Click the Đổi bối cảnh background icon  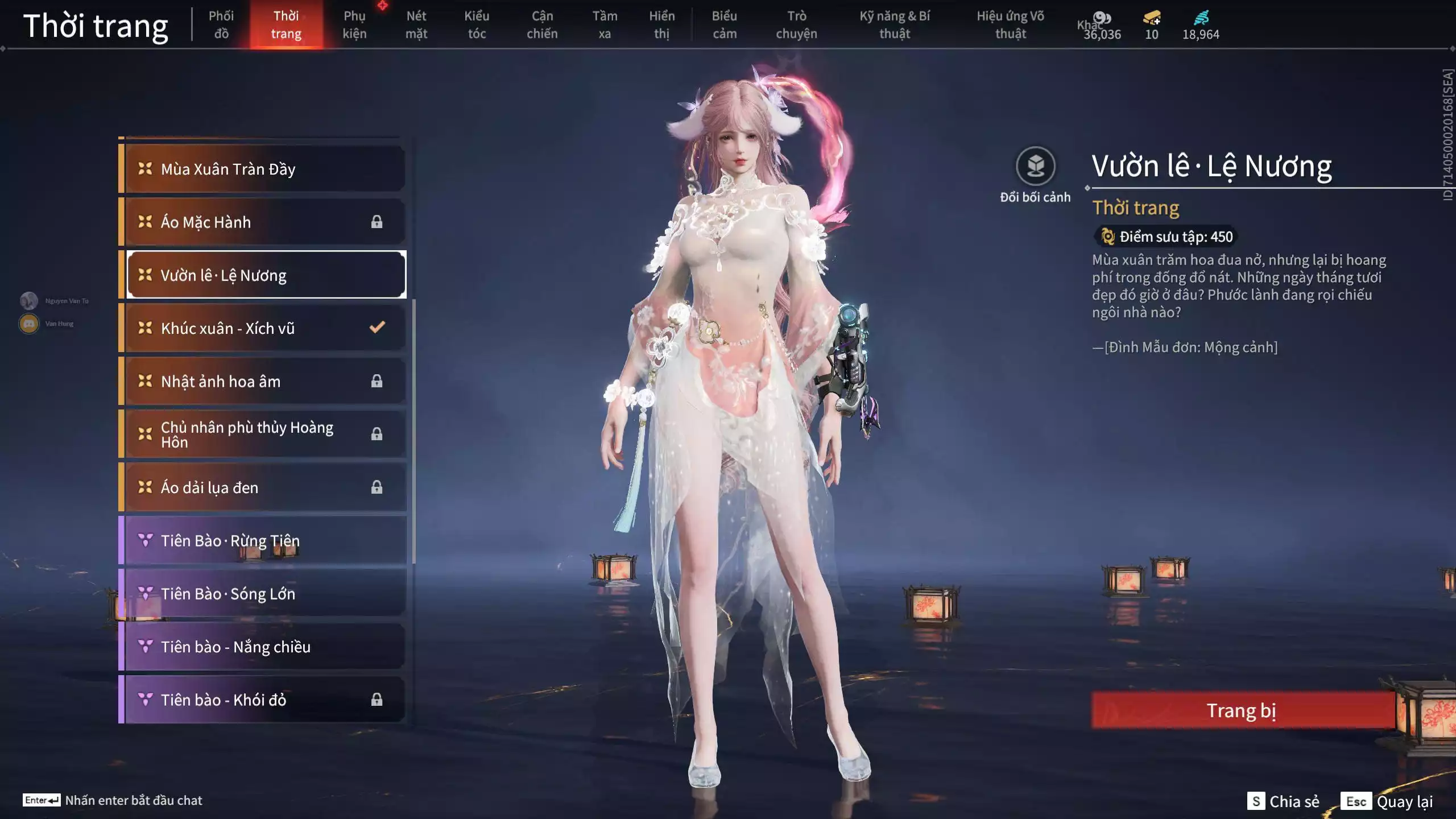pyautogui.click(x=1035, y=167)
